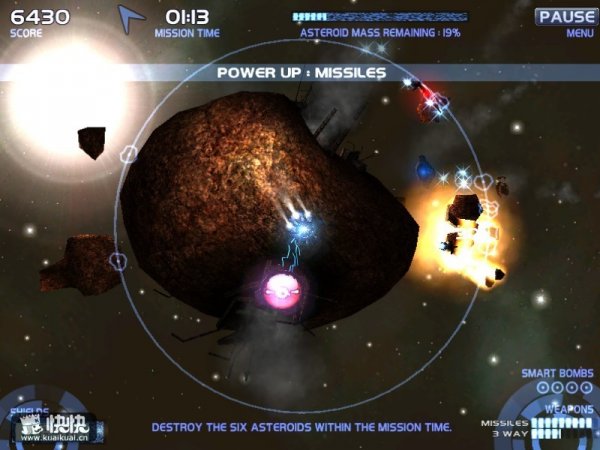Open the Pause Menu
This screenshot has height=450, width=600.
coord(565,17)
